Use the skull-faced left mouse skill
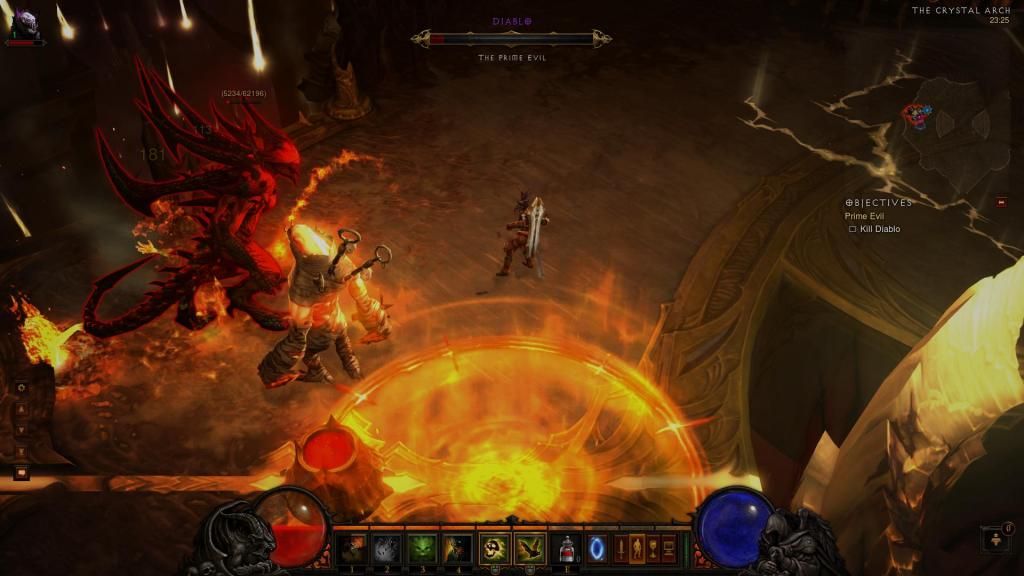1024x576 pixels. (495, 548)
